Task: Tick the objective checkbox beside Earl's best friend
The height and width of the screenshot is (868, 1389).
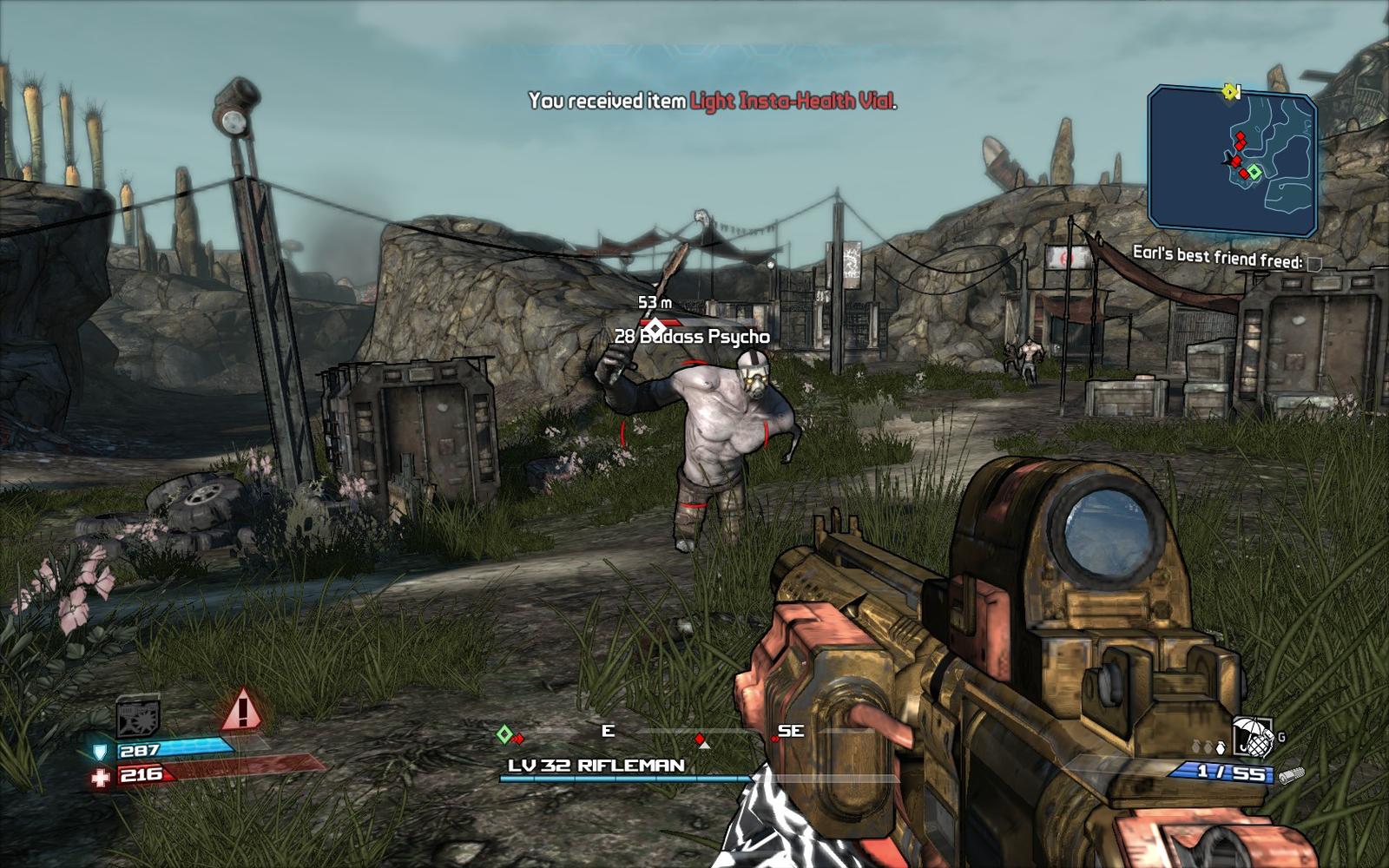Action: (x=1314, y=263)
